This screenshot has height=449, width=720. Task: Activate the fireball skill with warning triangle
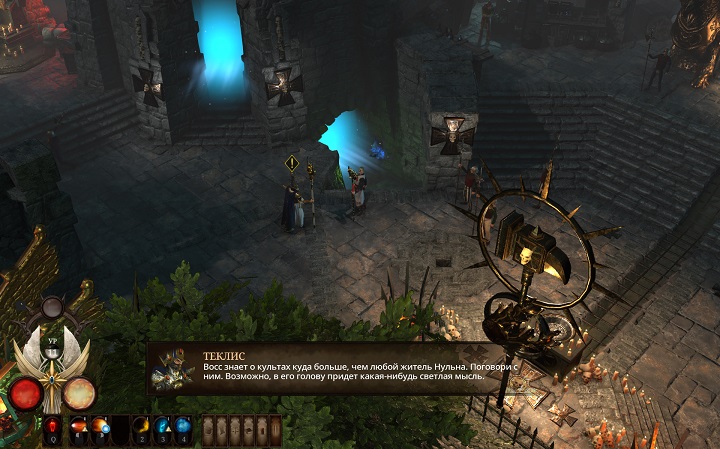pyautogui.click(x=79, y=430)
